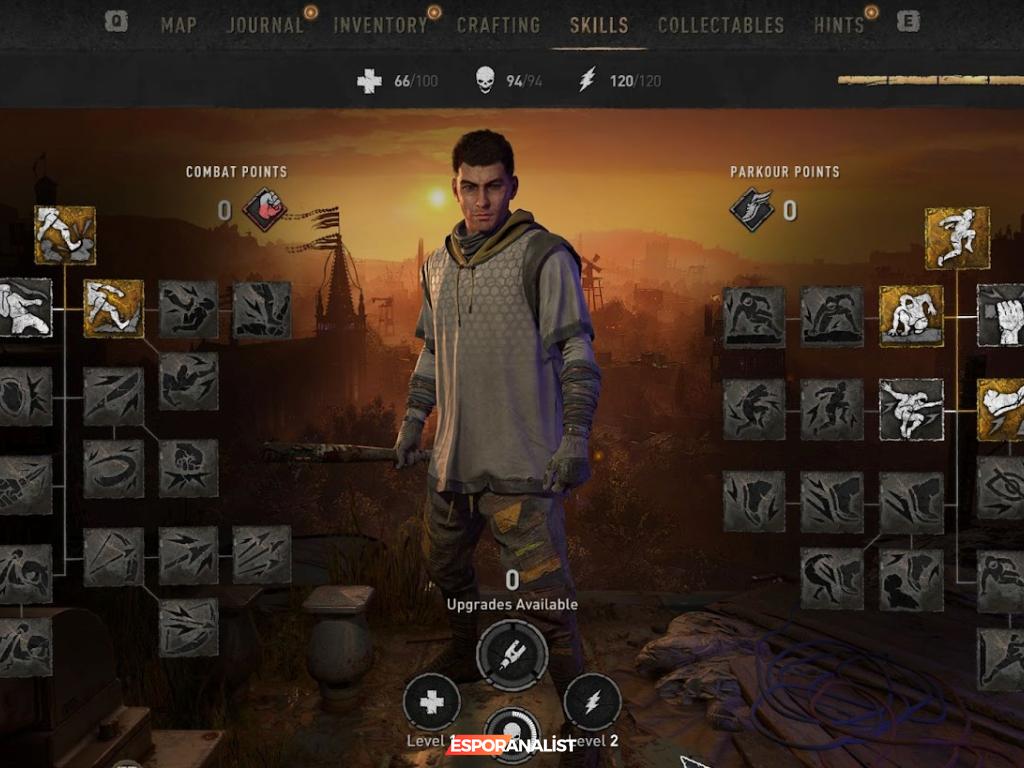1024x768 pixels.
Task: Select the Skills tab
Action: pyautogui.click(x=599, y=25)
